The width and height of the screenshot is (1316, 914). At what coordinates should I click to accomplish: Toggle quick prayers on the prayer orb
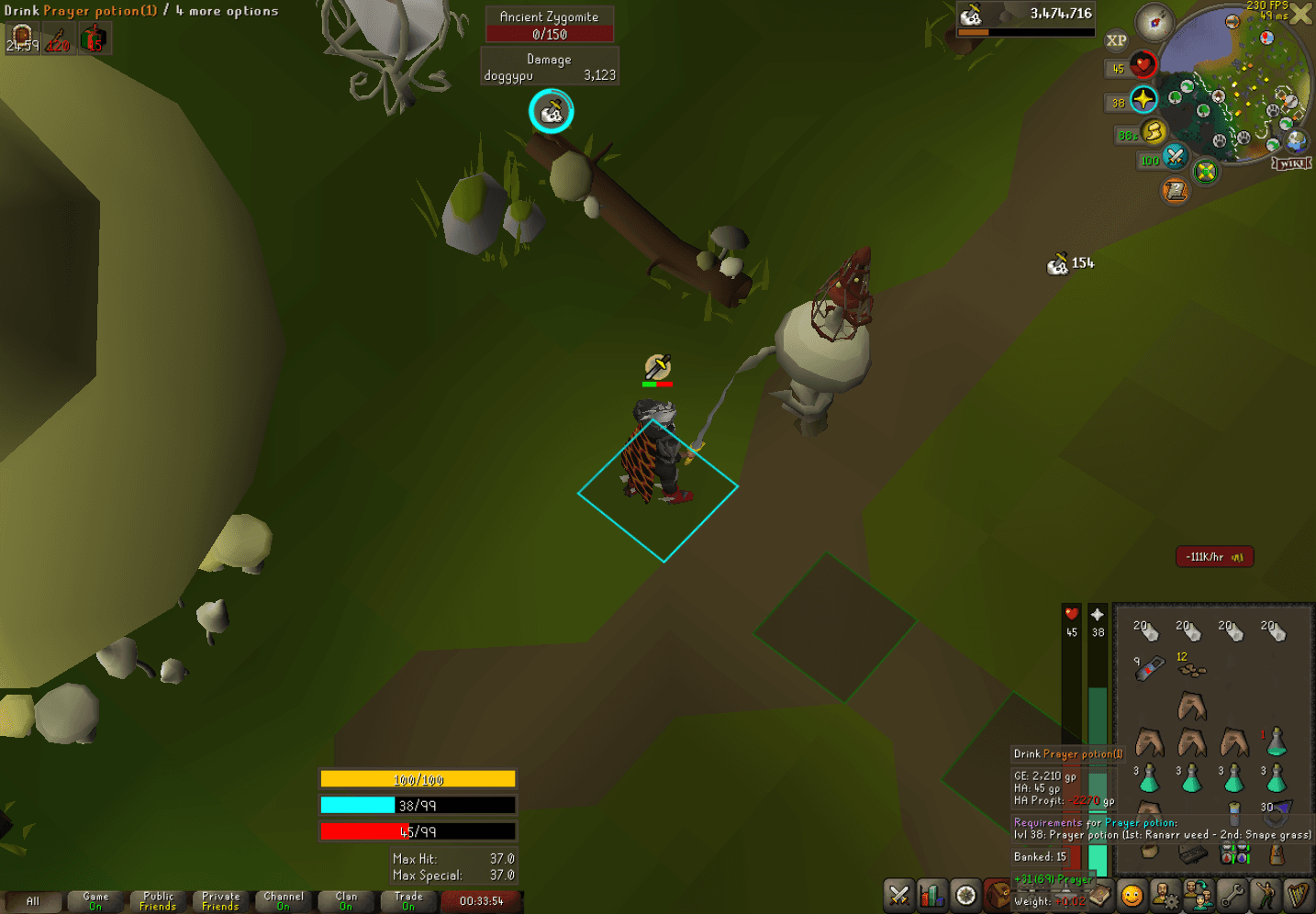point(1142,101)
